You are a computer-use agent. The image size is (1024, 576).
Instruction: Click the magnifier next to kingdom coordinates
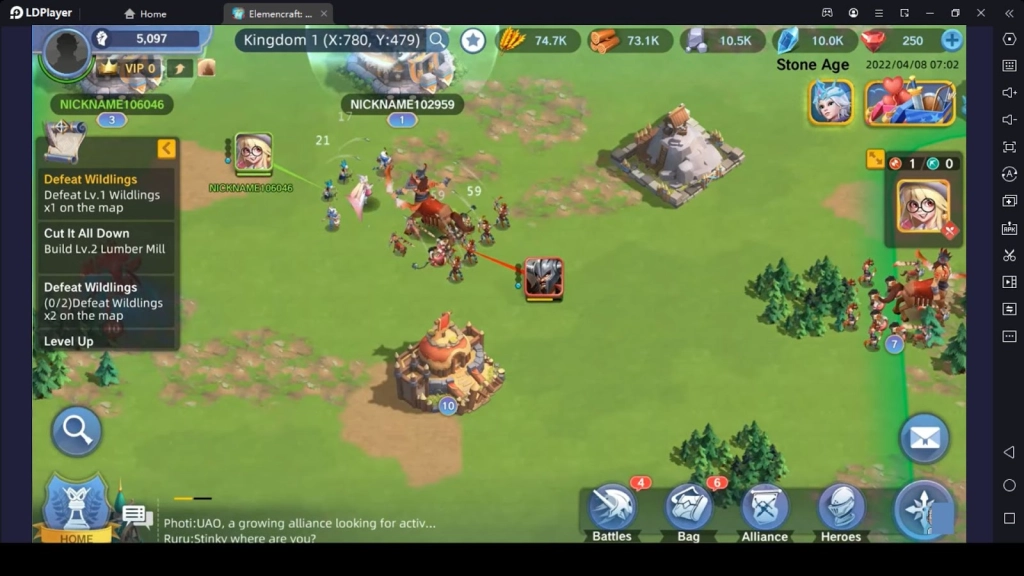(438, 40)
